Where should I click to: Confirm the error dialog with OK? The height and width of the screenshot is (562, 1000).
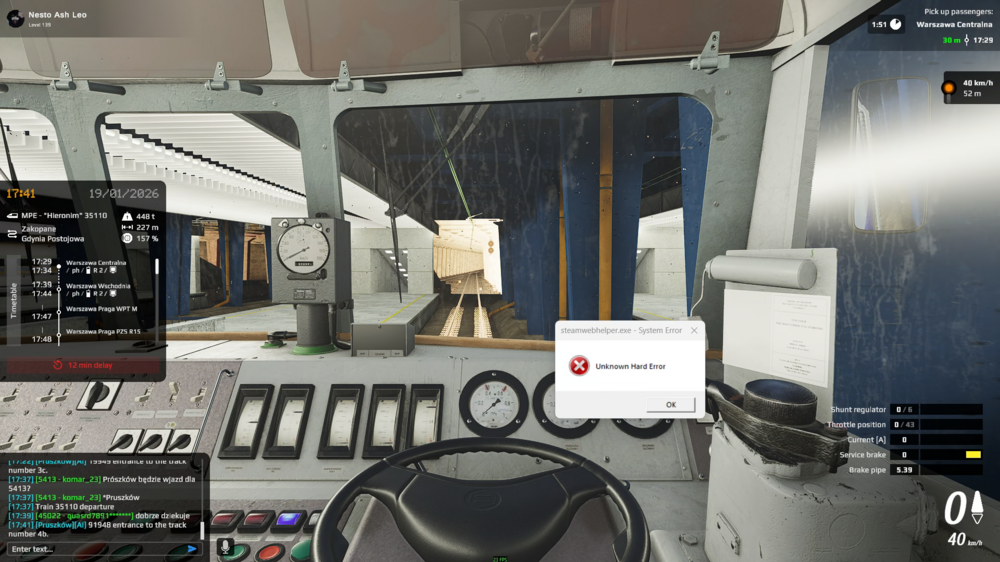(670, 404)
